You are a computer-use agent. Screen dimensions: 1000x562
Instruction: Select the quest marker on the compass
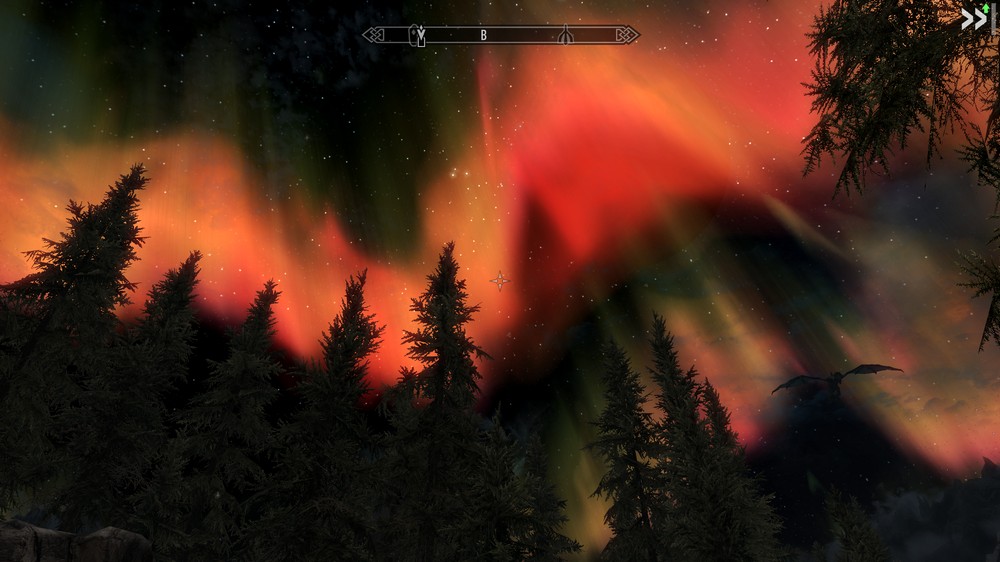pyautogui.click(x=421, y=35)
